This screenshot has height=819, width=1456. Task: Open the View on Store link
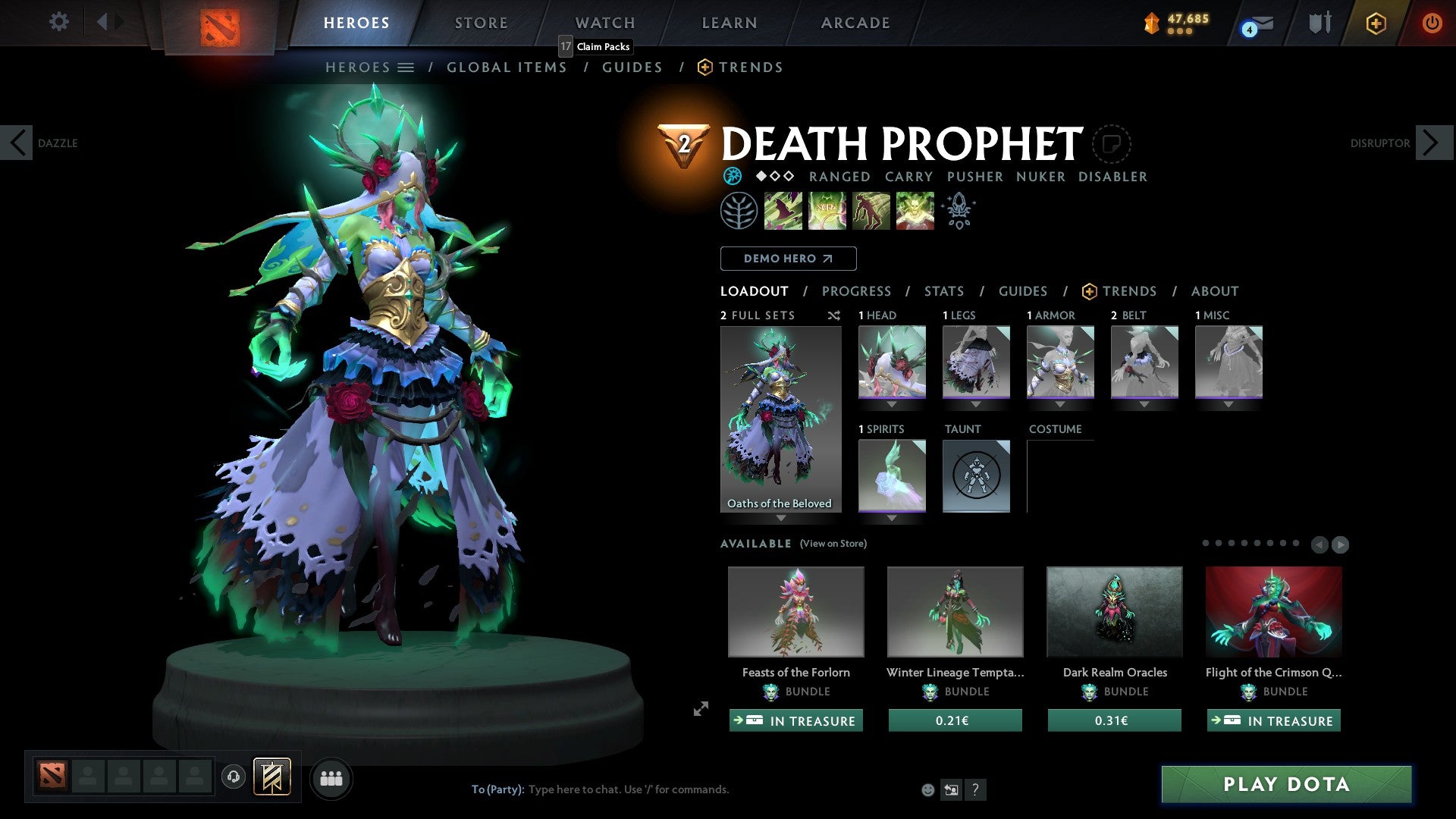[x=833, y=544]
